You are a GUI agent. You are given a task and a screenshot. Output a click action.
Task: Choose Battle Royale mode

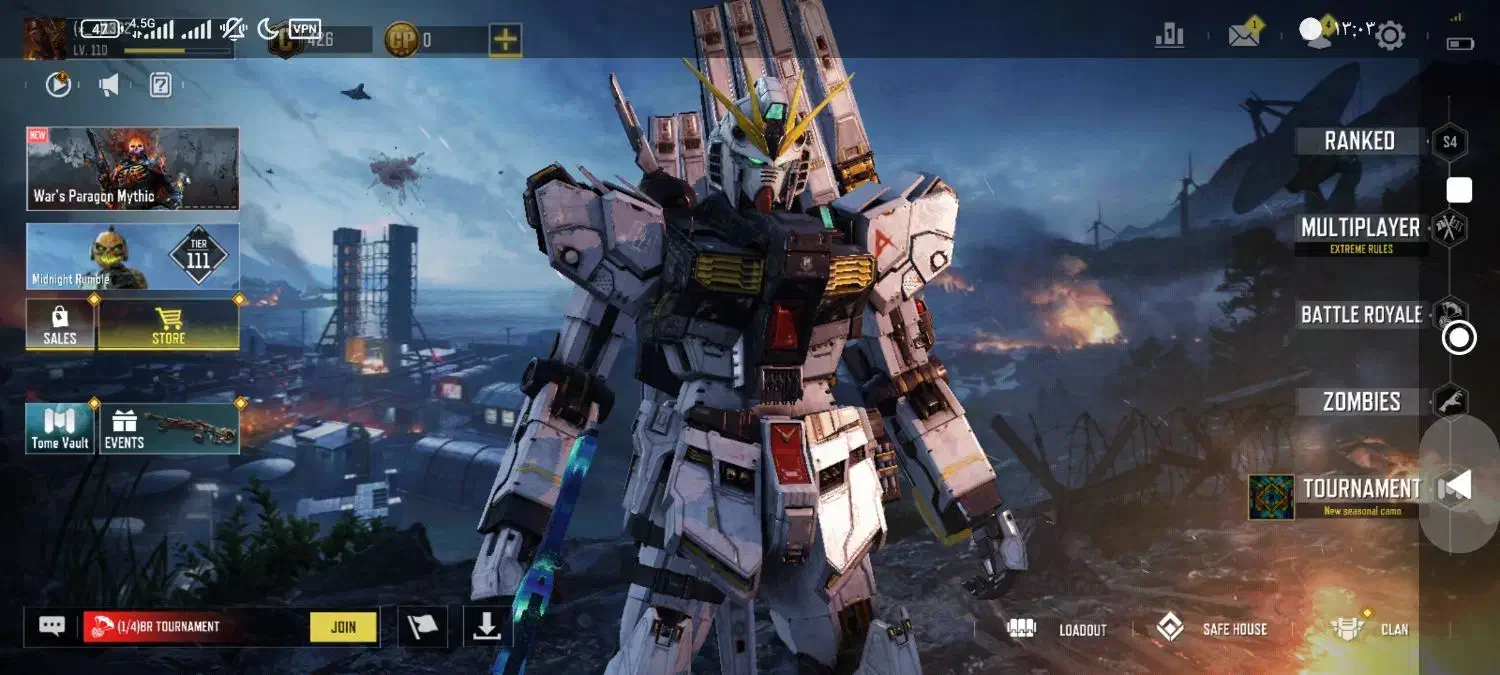click(1361, 315)
